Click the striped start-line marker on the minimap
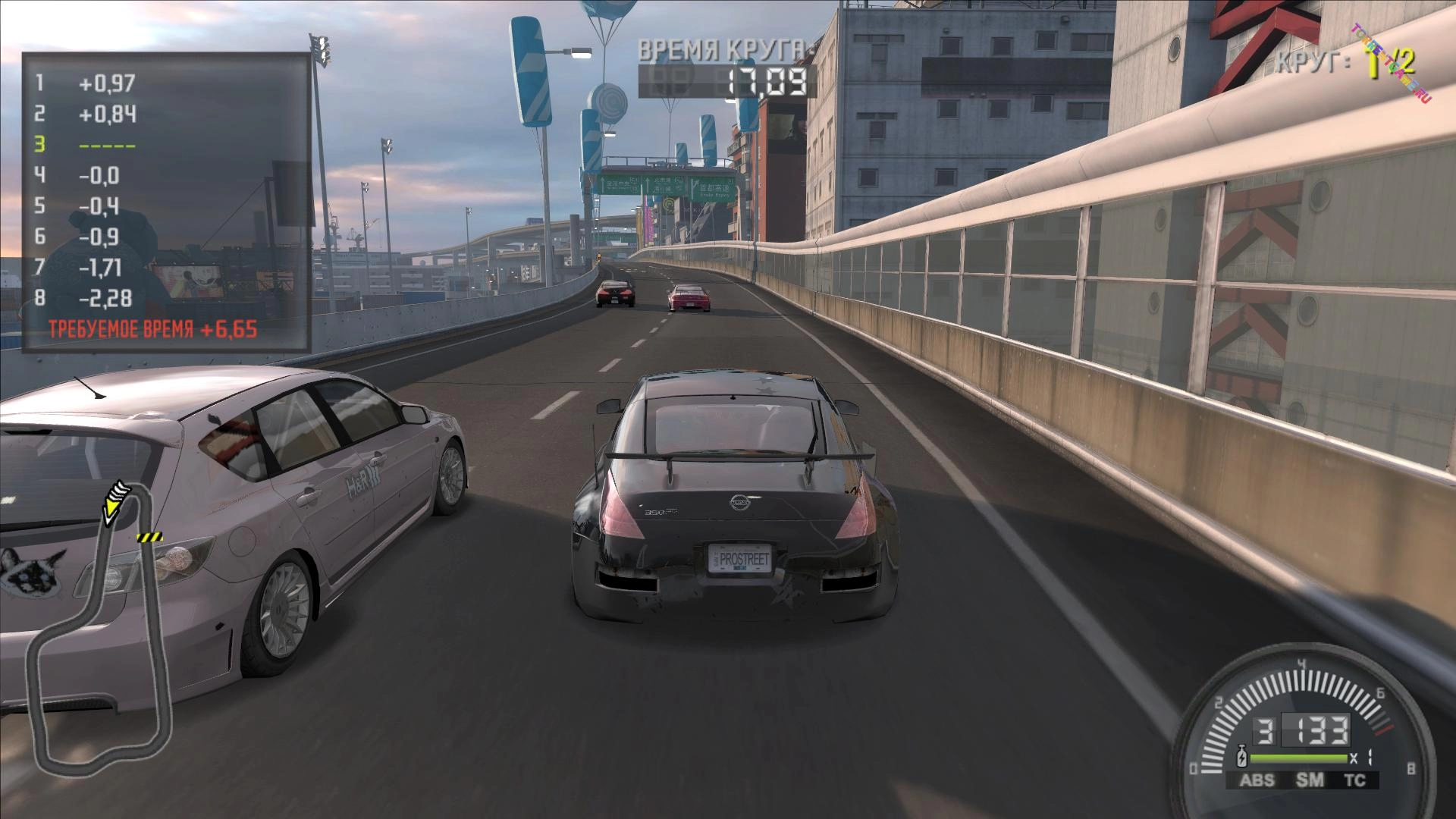Screen dimensions: 1456x819 pos(149,537)
